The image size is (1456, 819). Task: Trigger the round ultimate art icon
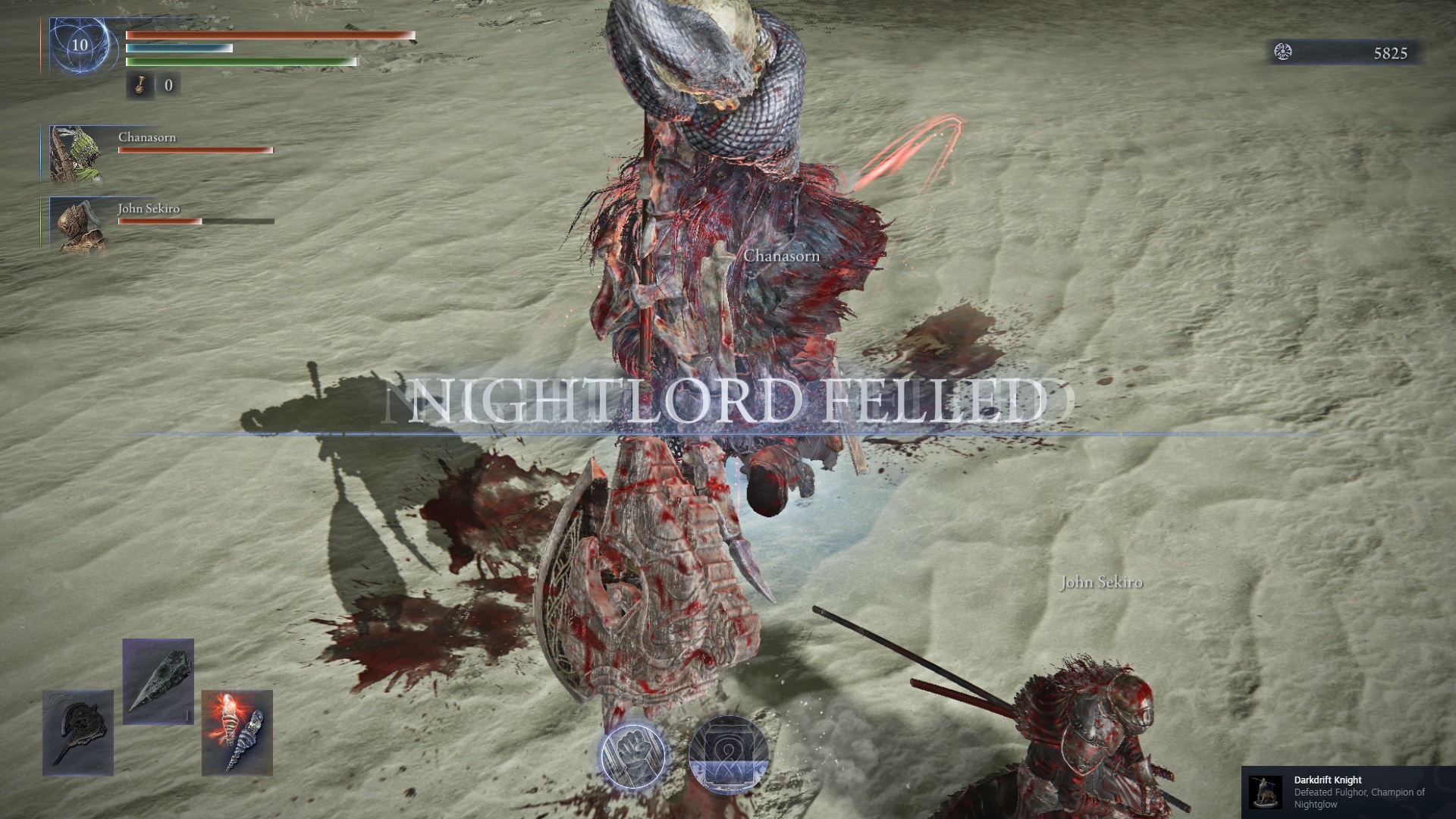tap(728, 755)
